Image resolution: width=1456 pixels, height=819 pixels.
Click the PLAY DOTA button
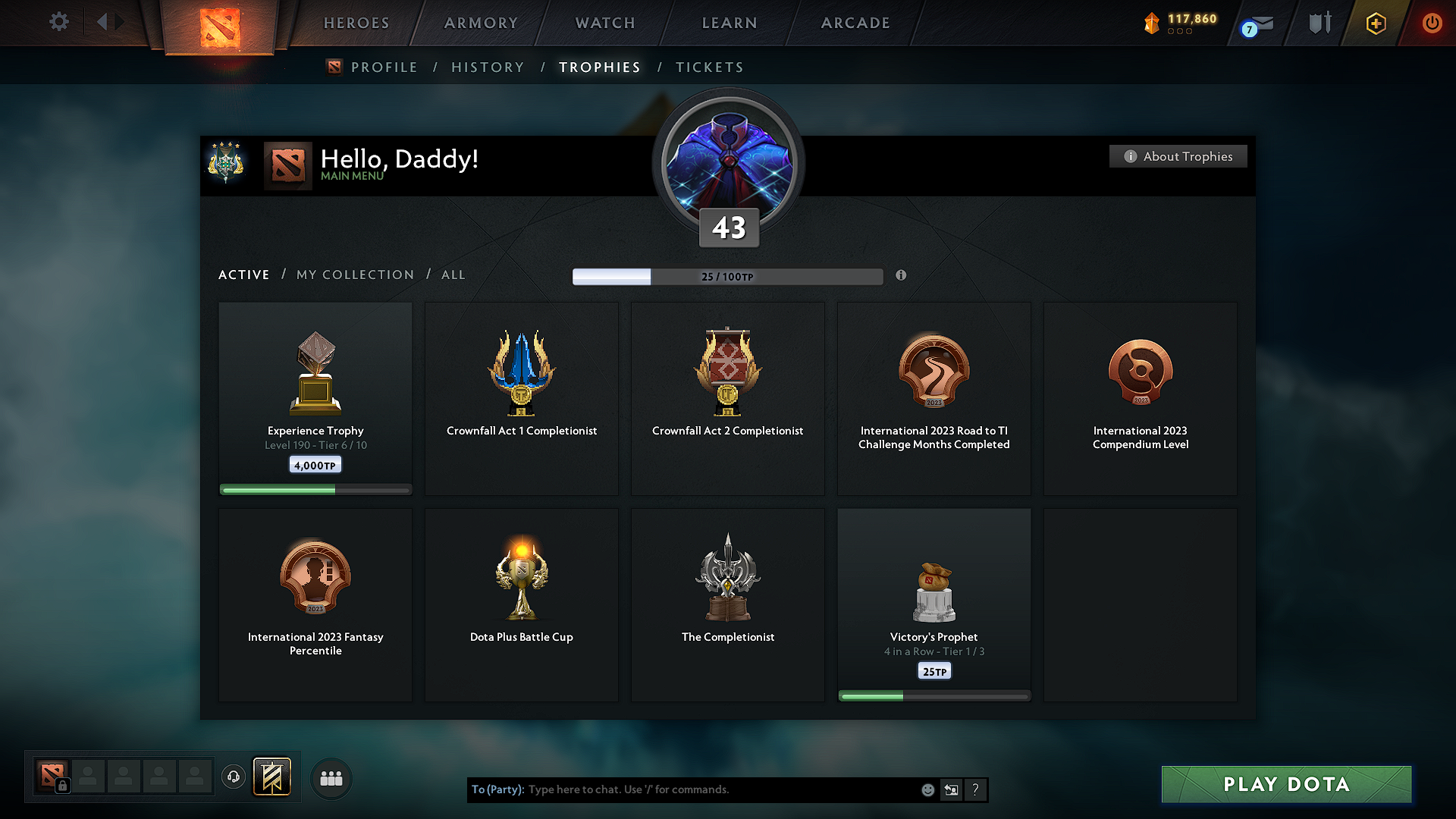pos(1286,784)
